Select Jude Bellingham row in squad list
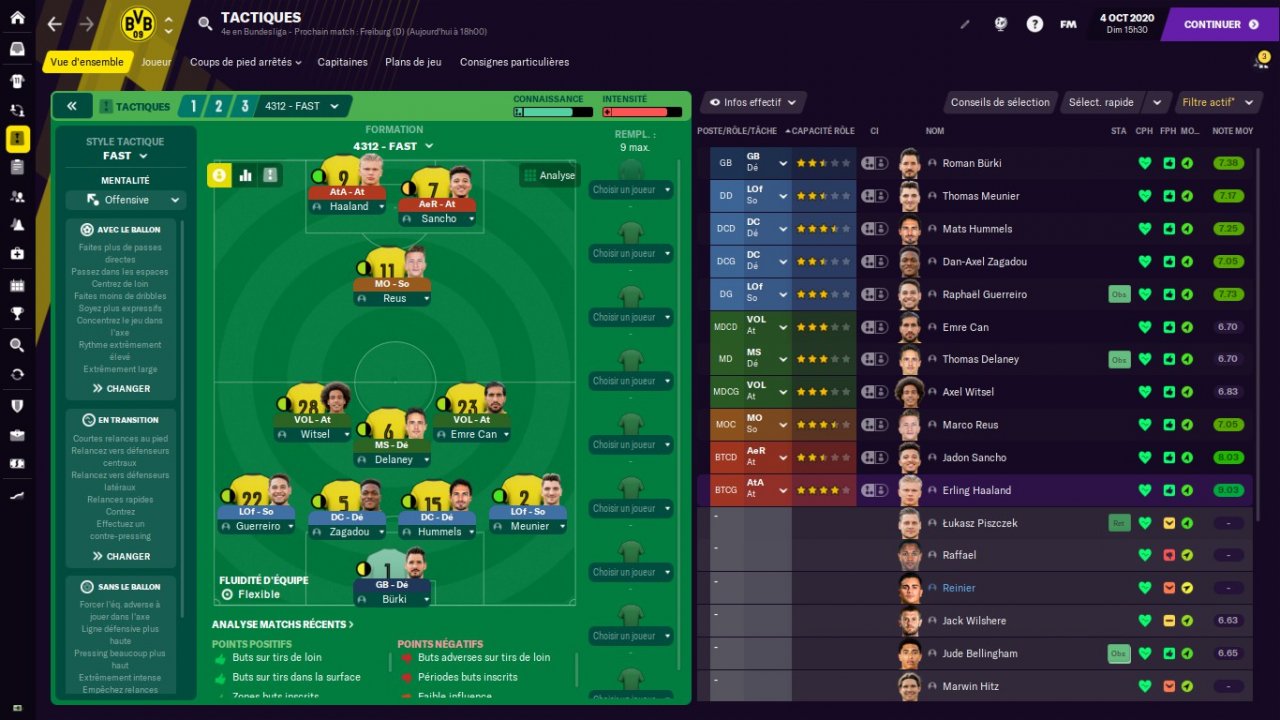 (x=979, y=654)
